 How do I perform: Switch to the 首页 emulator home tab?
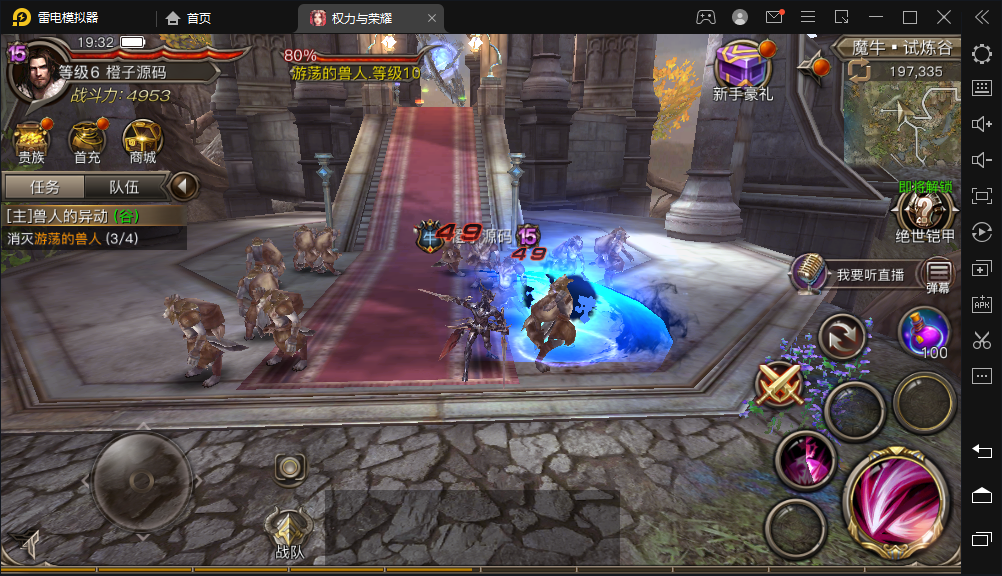(x=188, y=18)
